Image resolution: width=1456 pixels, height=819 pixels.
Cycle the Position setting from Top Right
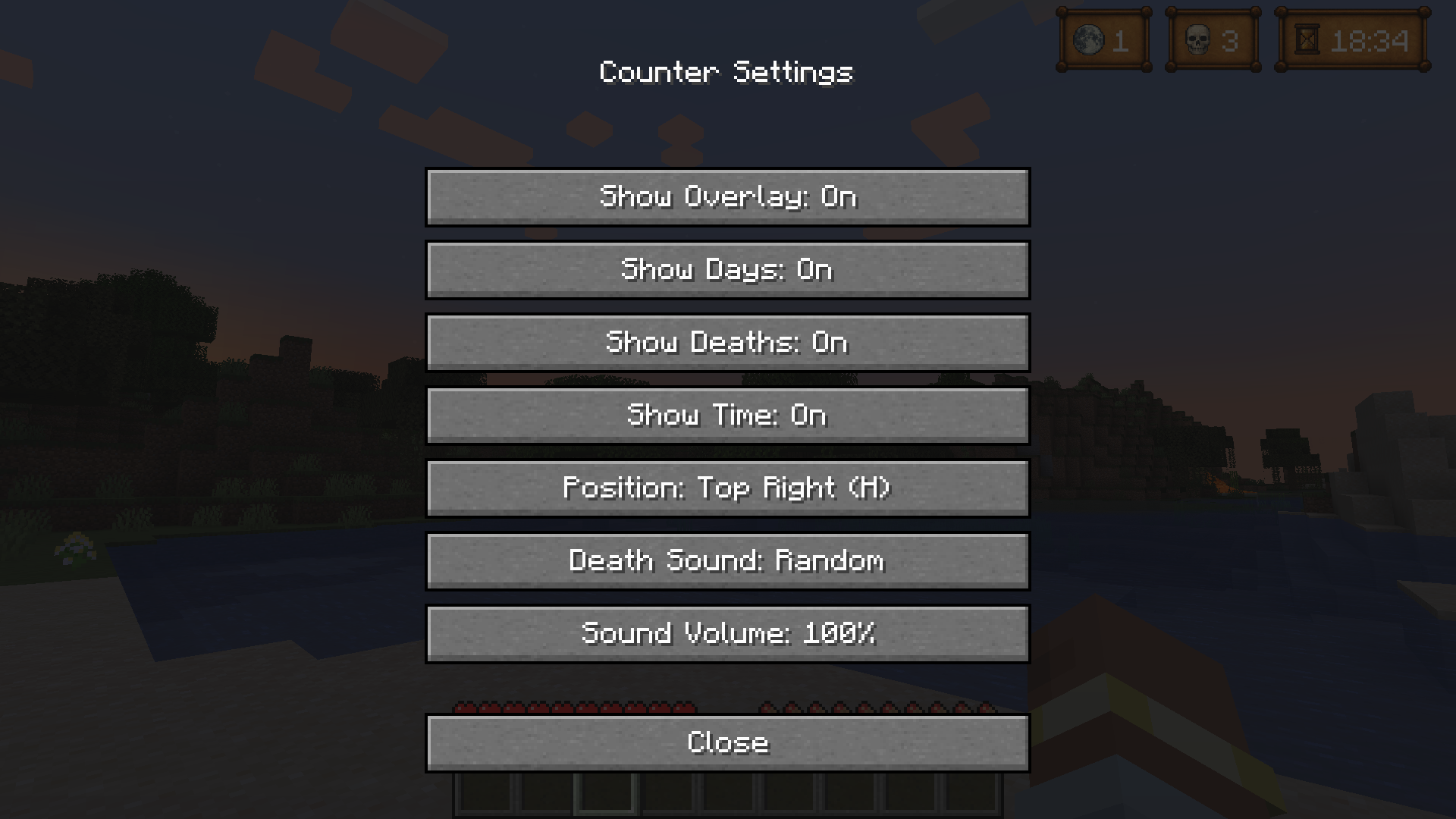(x=728, y=488)
